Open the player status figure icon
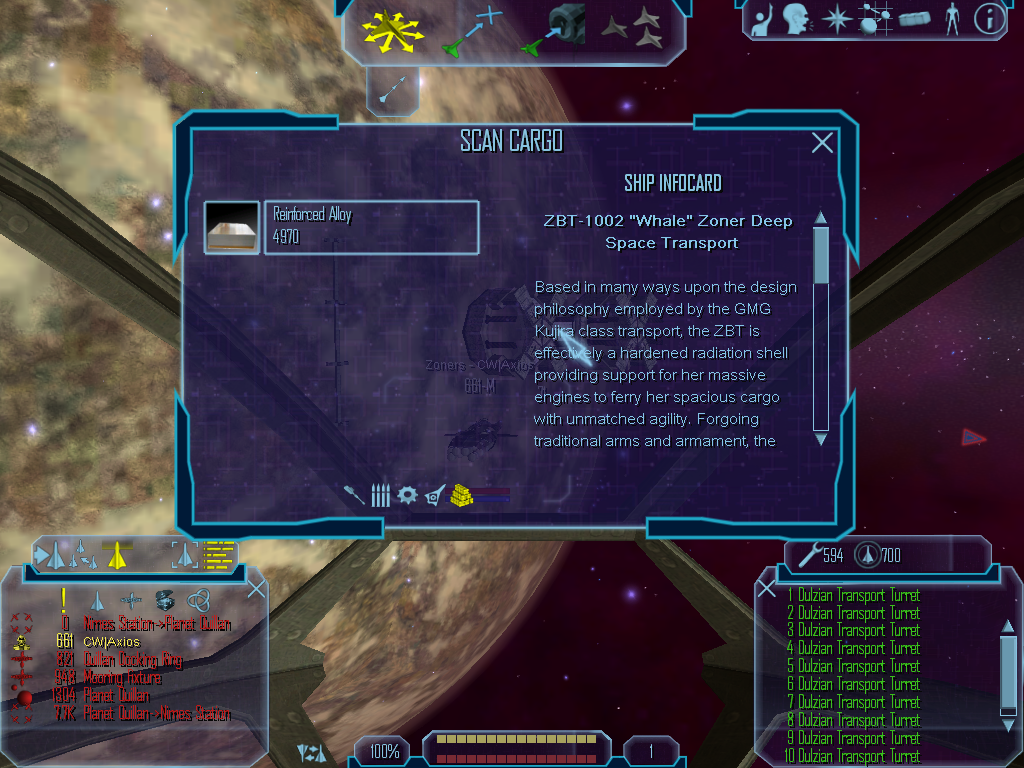 pos(951,19)
